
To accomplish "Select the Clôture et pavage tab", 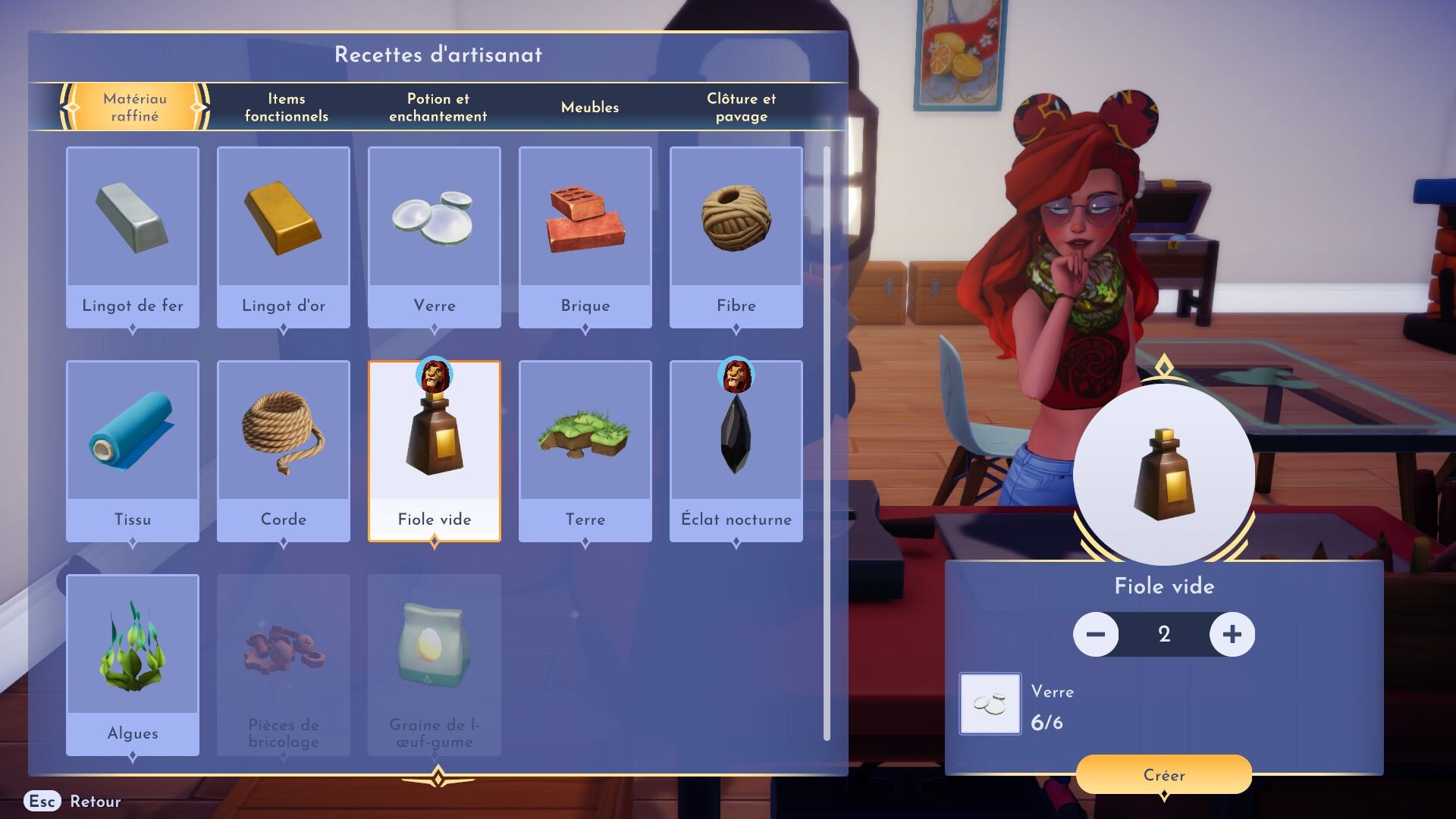I will click(741, 107).
